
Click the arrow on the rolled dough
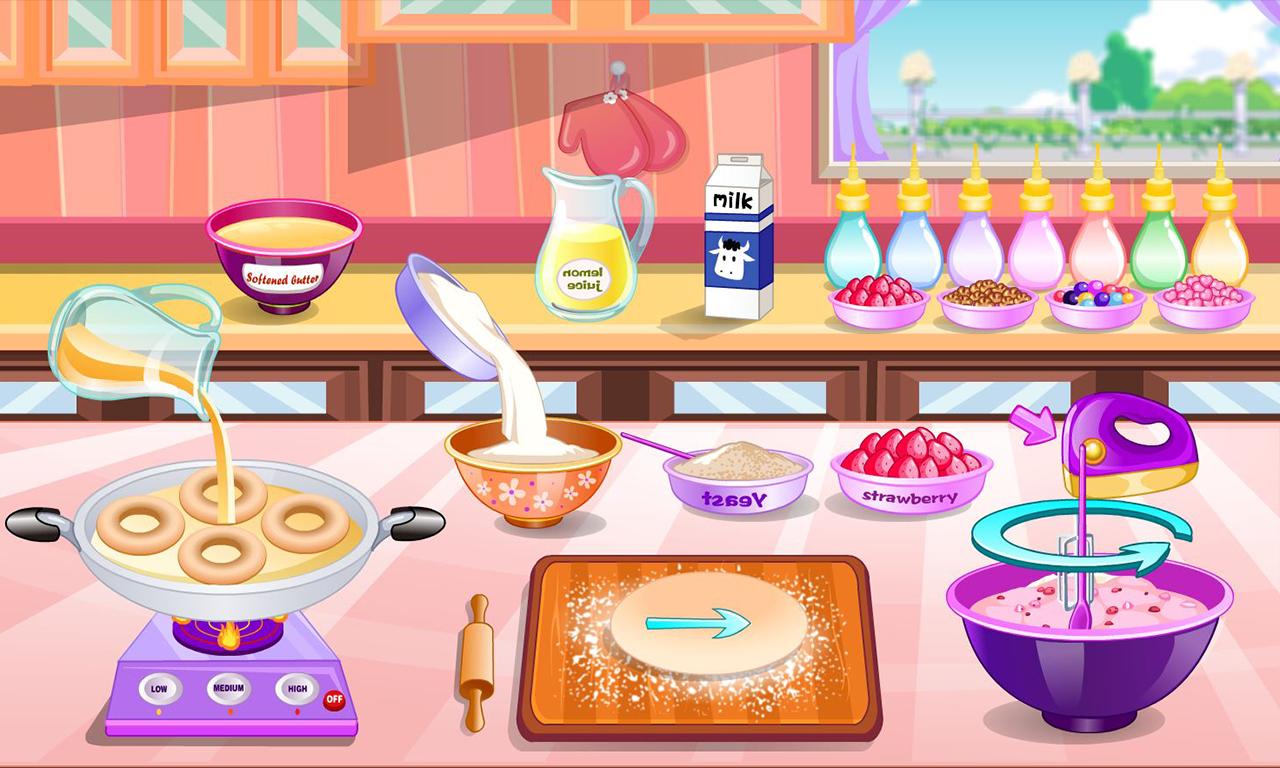pos(697,622)
